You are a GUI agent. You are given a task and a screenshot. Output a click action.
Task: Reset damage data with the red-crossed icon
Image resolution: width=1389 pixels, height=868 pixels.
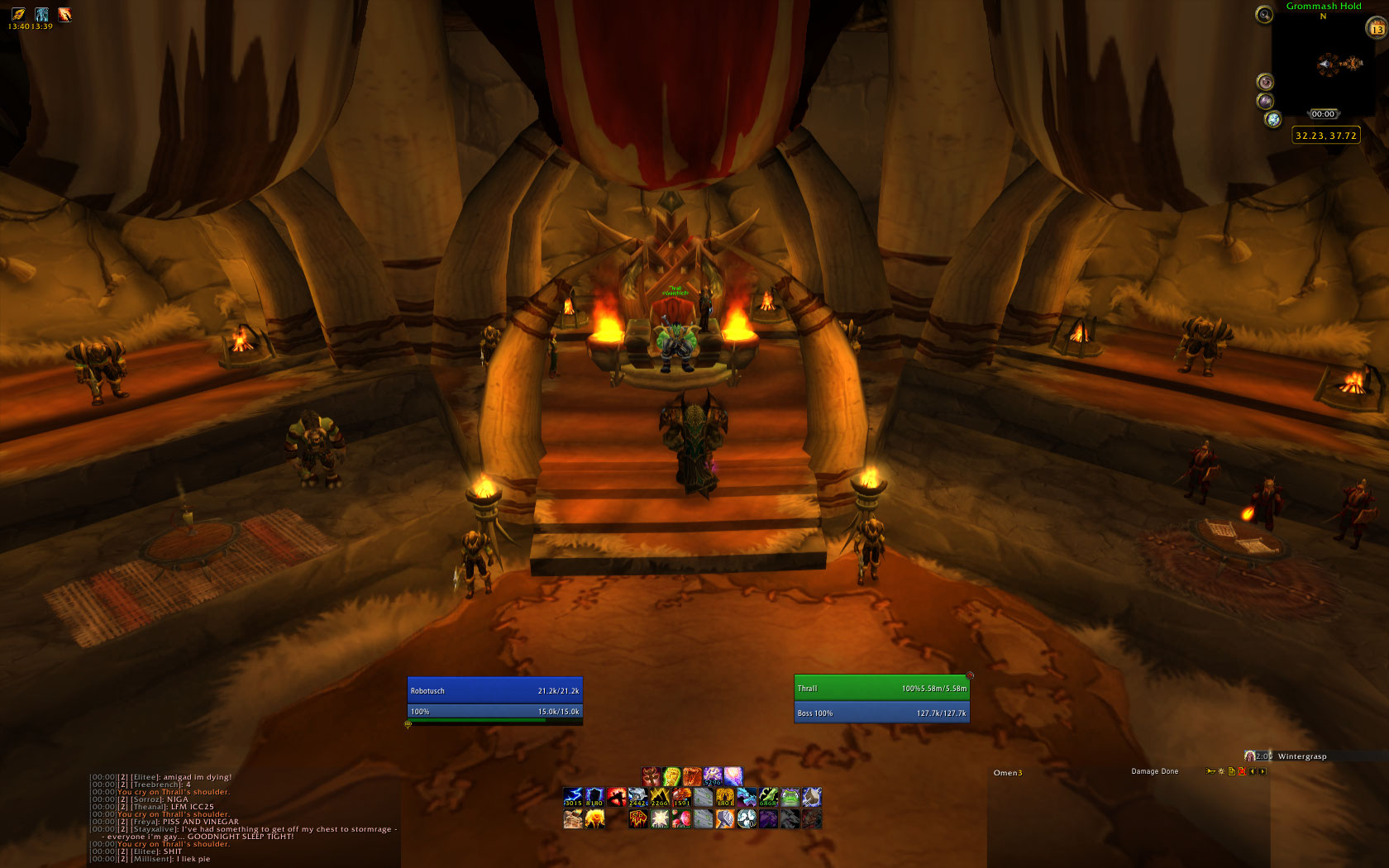1241,771
